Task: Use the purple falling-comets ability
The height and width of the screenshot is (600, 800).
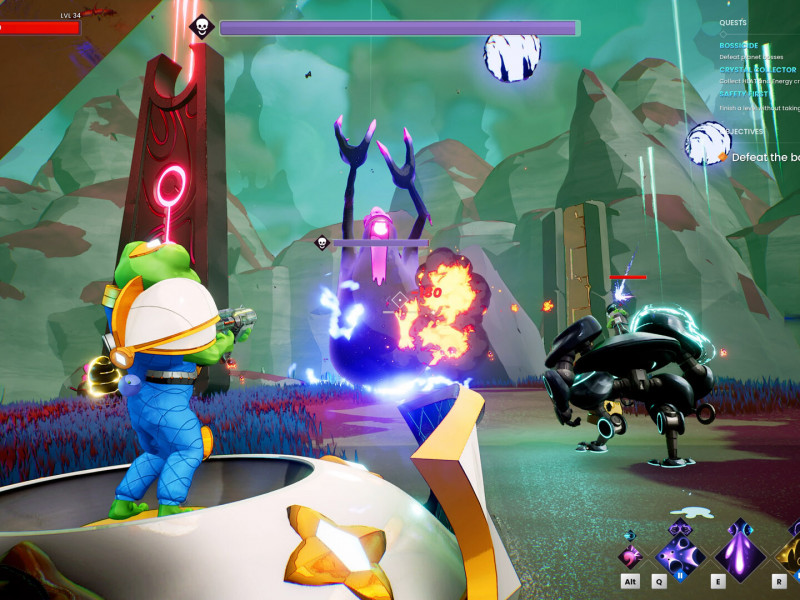Action: tap(740, 551)
